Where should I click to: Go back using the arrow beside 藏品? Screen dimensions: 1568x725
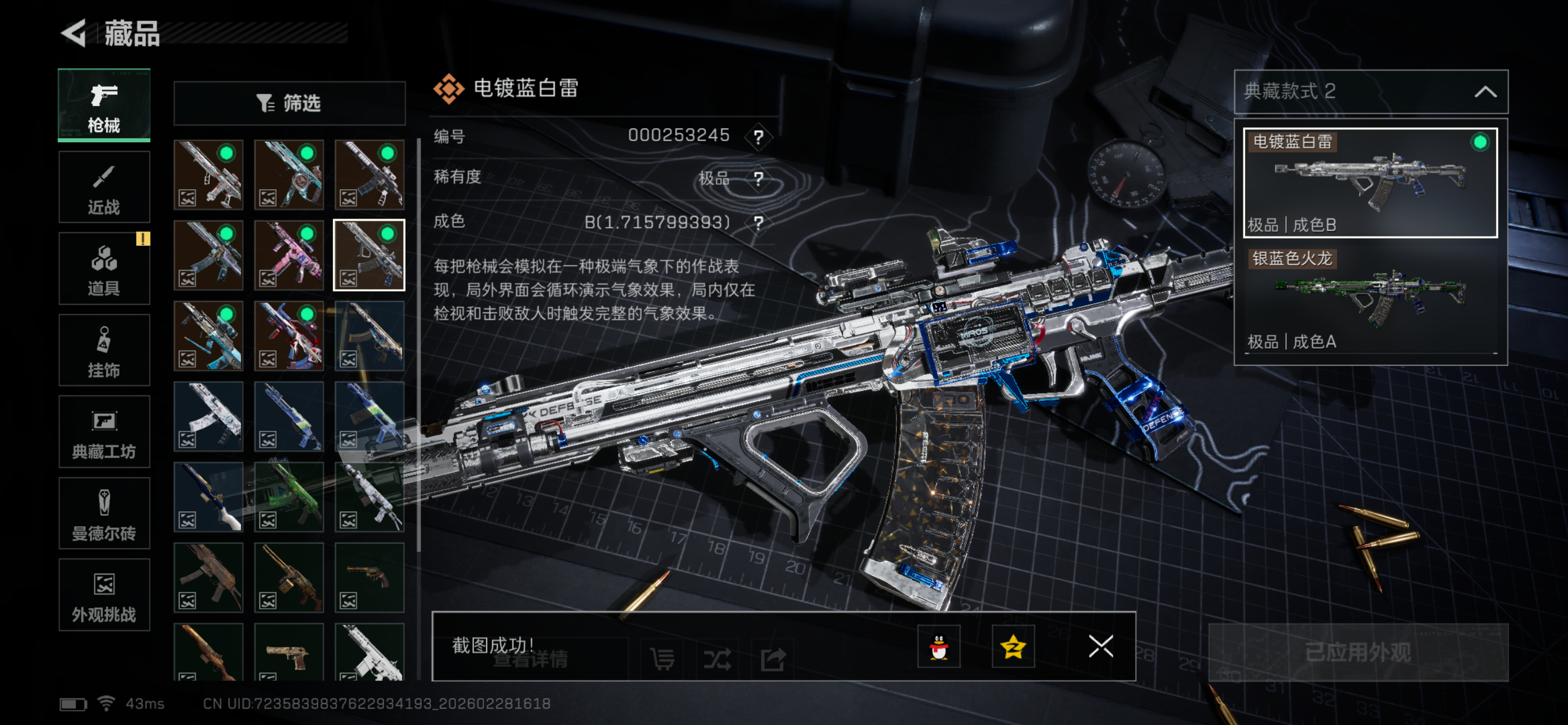[x=75, y=33]
